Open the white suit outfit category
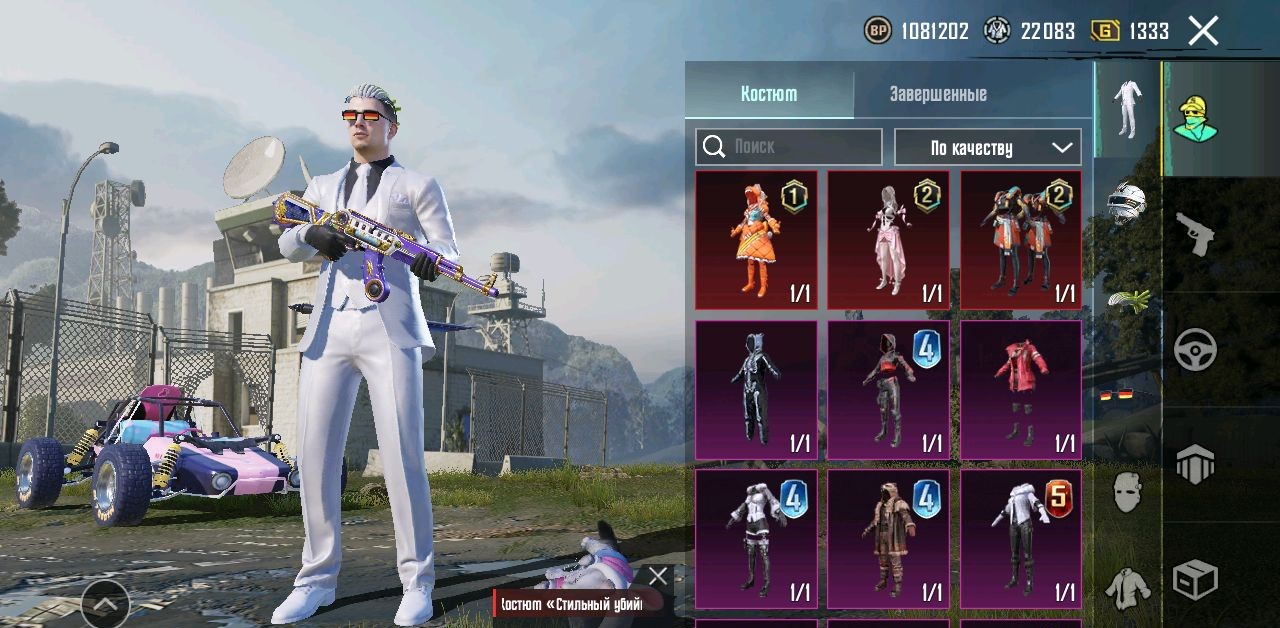The image size is (1280, 628). point(1127,109)
